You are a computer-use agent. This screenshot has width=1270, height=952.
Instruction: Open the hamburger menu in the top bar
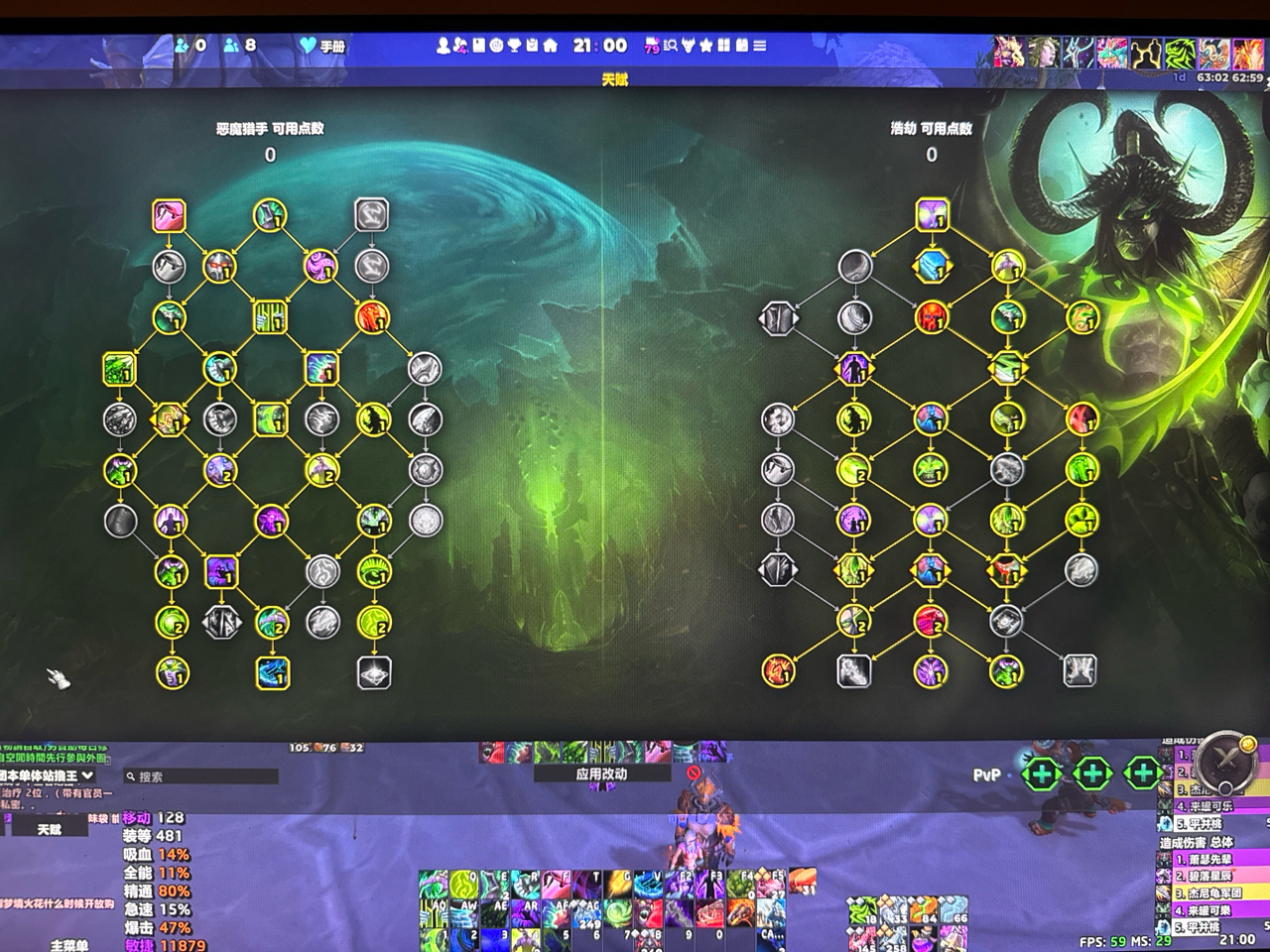click(x=758, y=45)
